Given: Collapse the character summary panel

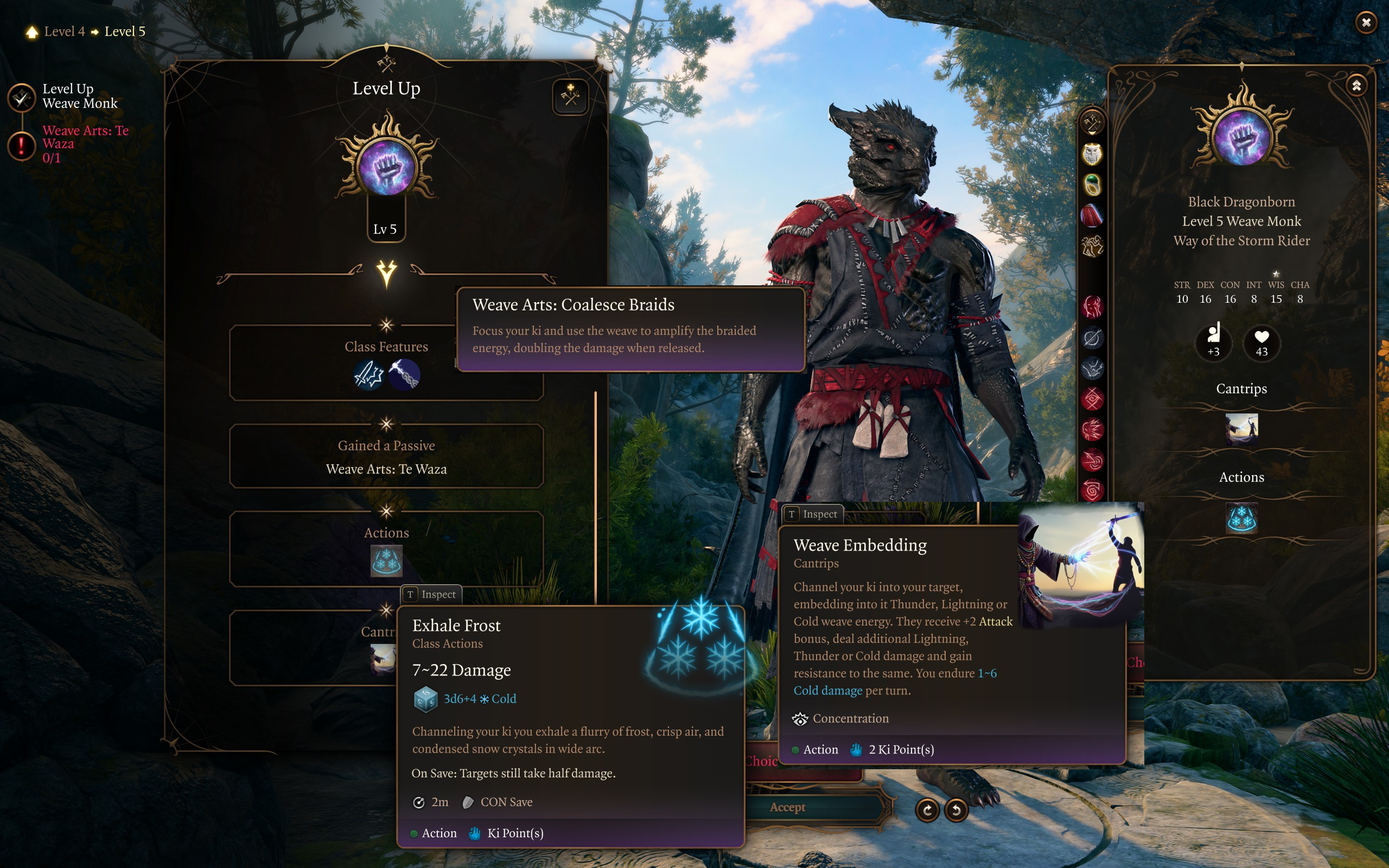Looking at the screenshot, I should point(1356,86).
